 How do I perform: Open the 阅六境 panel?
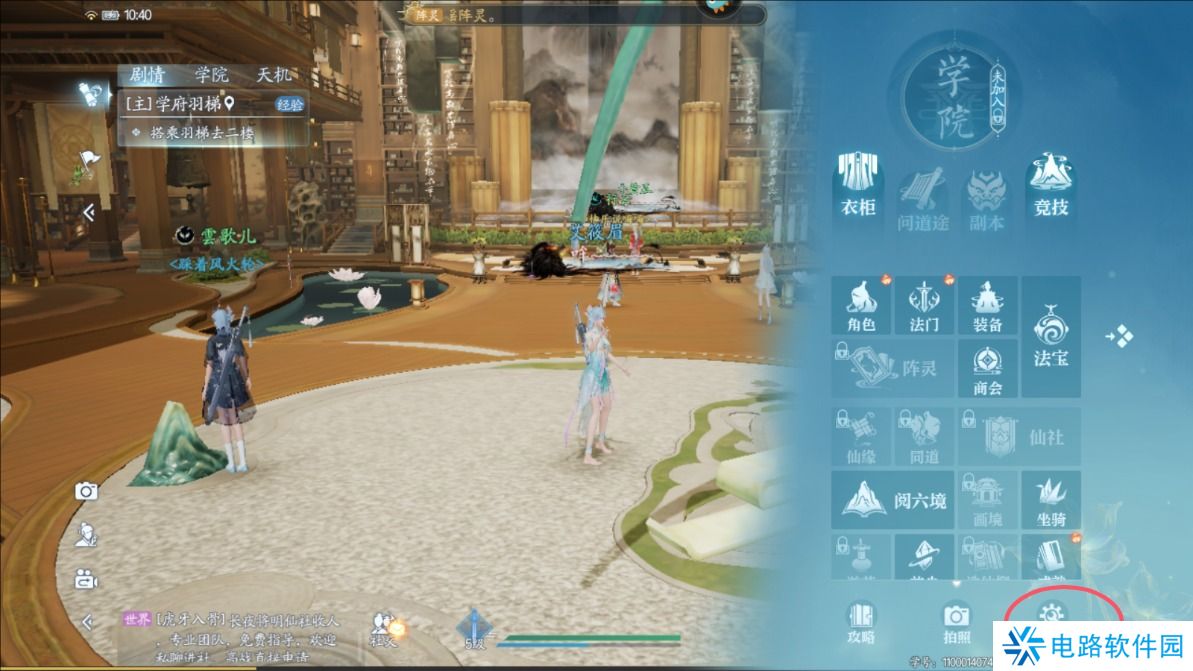point(892,499)
